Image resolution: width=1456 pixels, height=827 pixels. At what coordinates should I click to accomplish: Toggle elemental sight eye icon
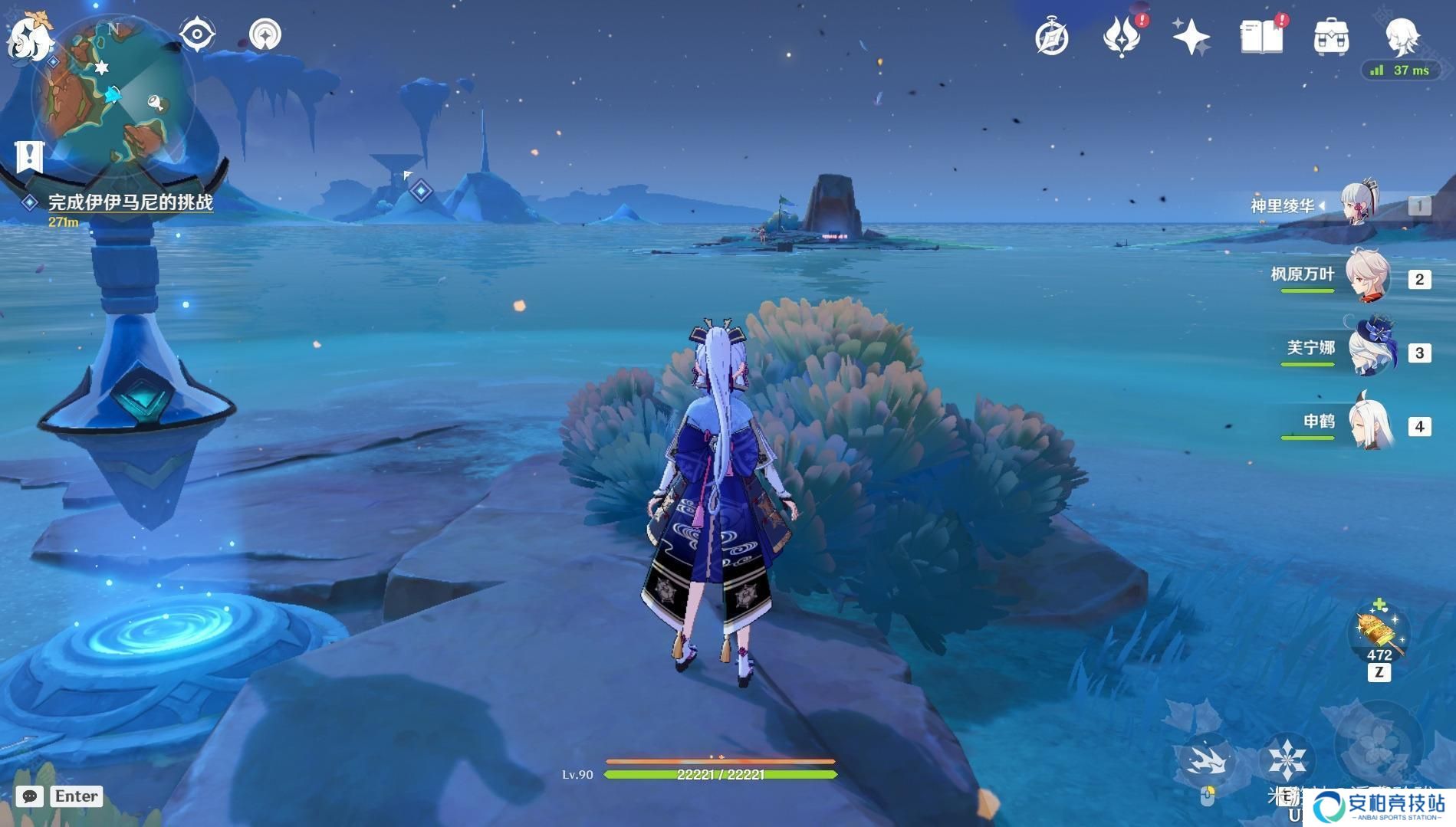tap(196, 34)
